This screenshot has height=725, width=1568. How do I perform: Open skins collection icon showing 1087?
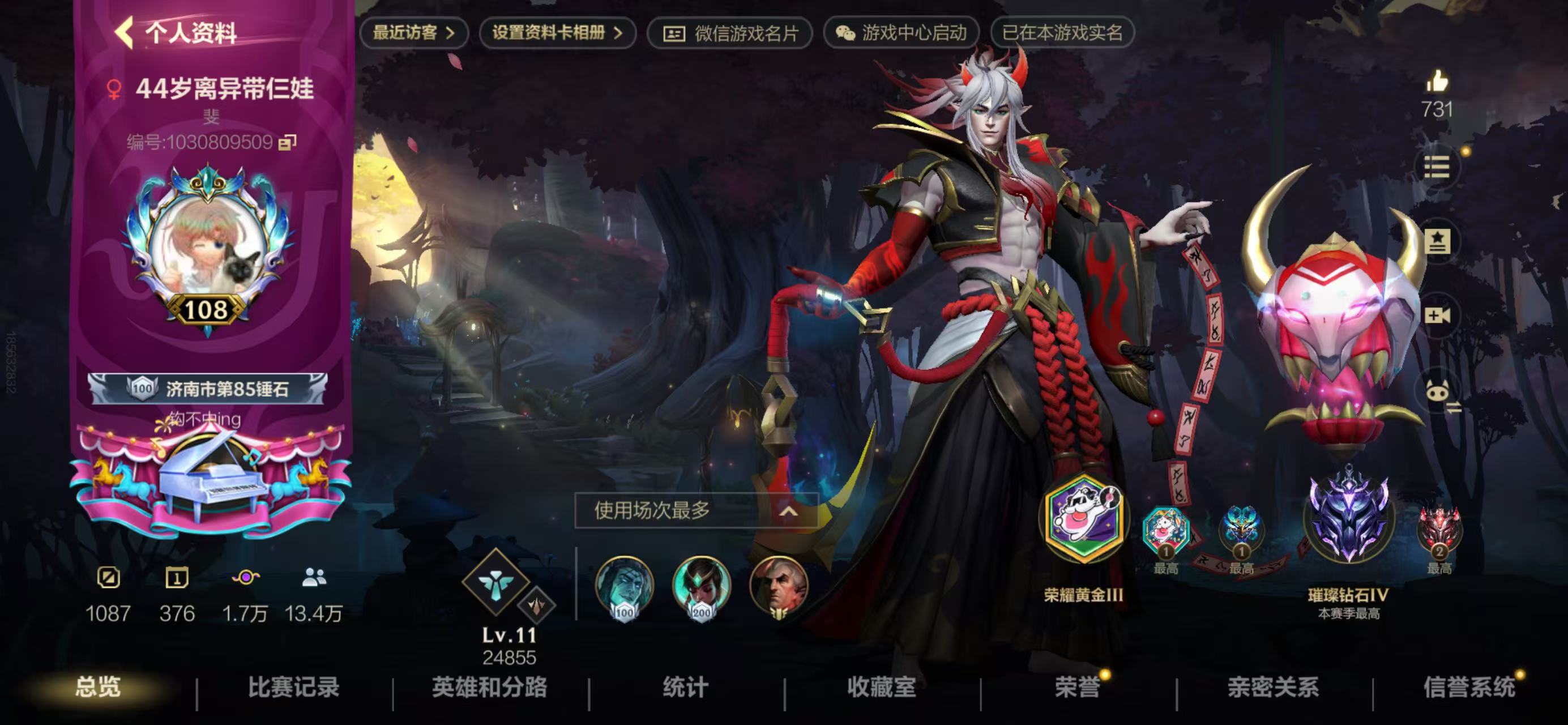(109, 579)
